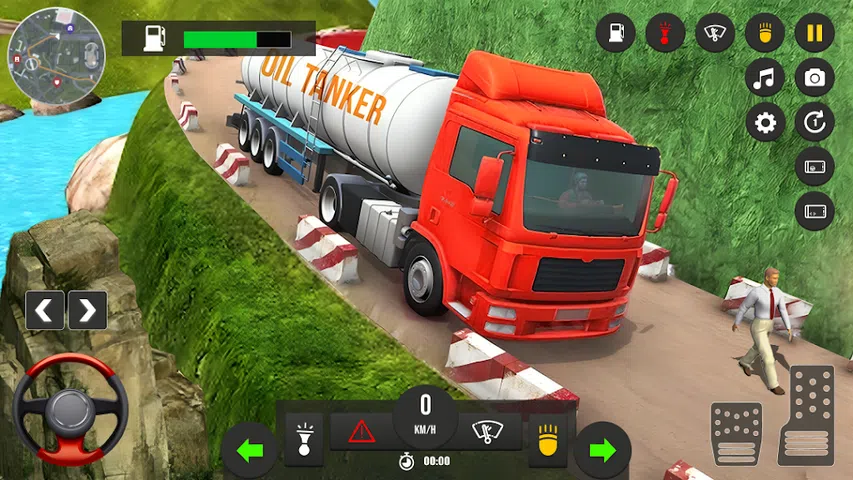Turn on the green right indicator
The image size is (853, 480).
point(602,449)
